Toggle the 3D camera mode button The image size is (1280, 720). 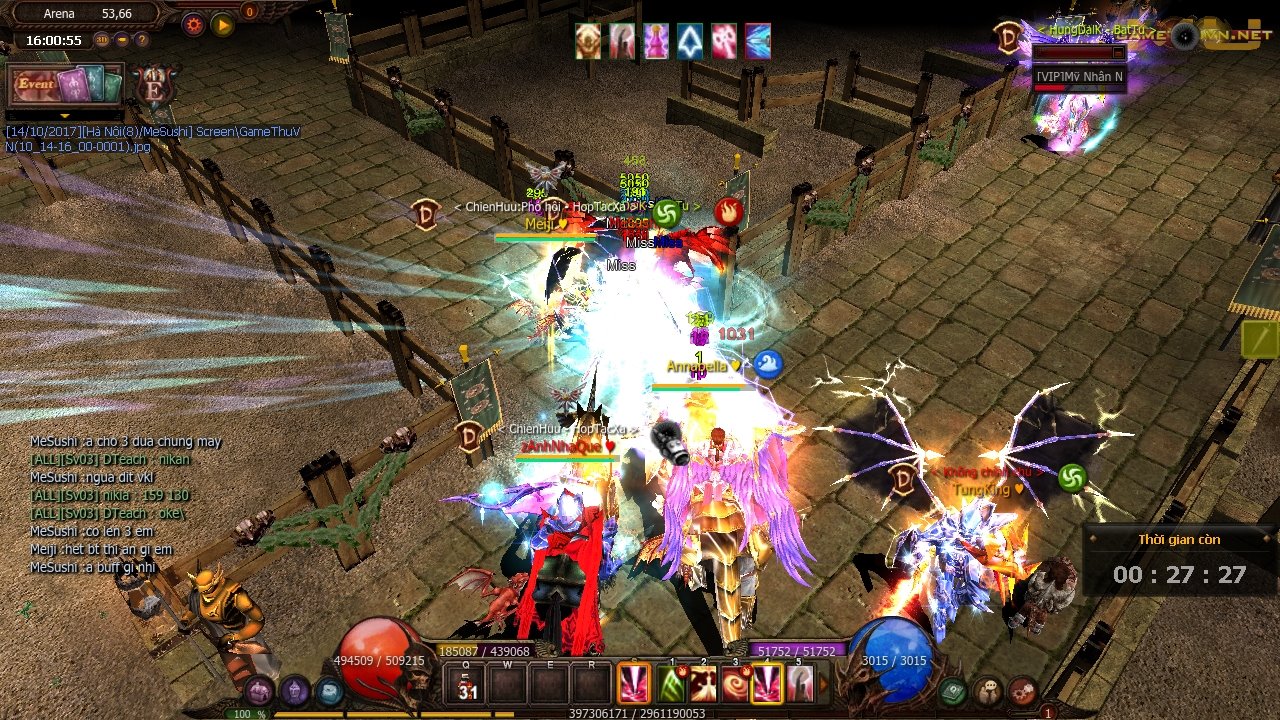tap(102, 40)
